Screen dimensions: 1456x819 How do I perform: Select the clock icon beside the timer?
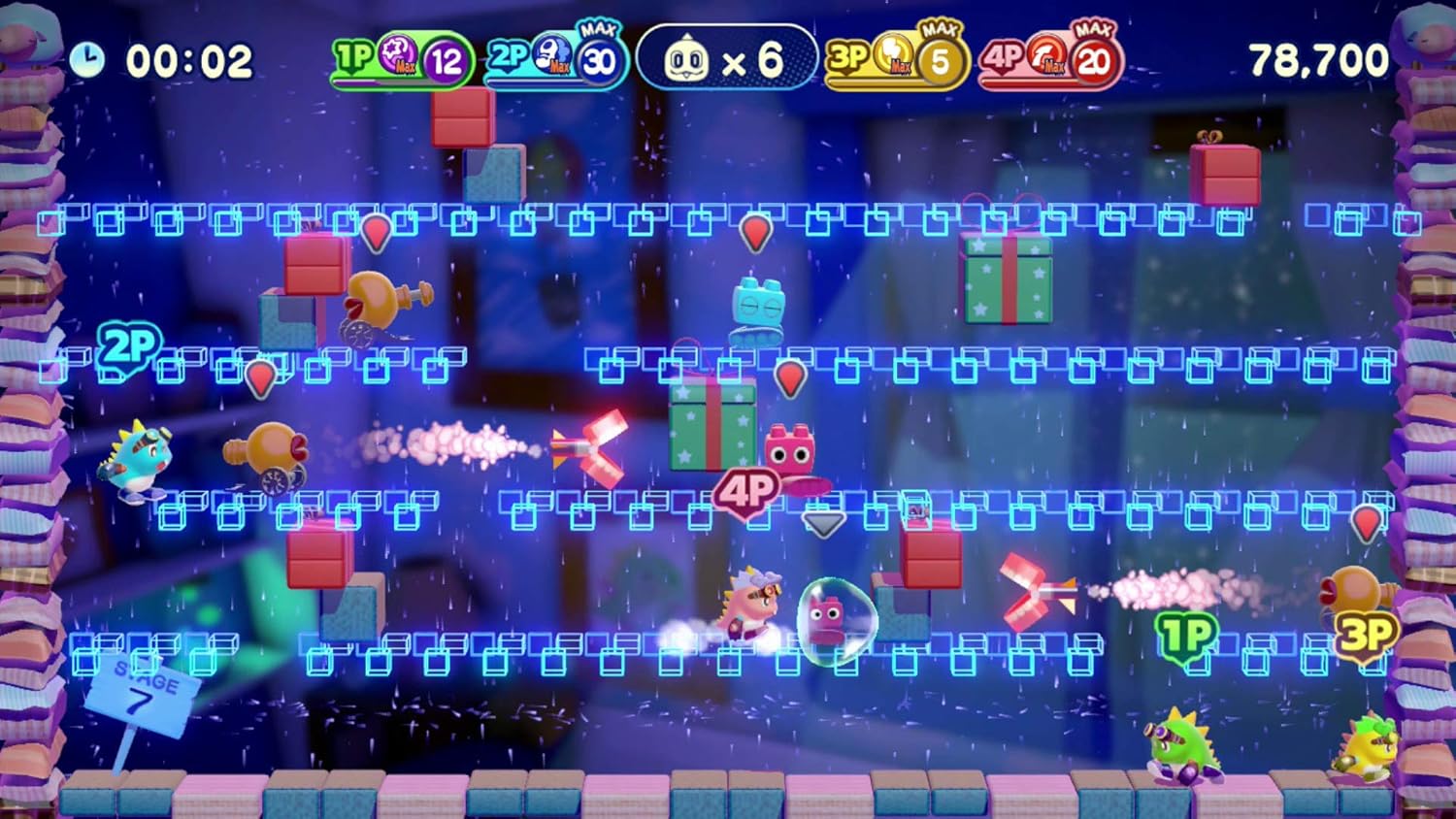(88, 60)
